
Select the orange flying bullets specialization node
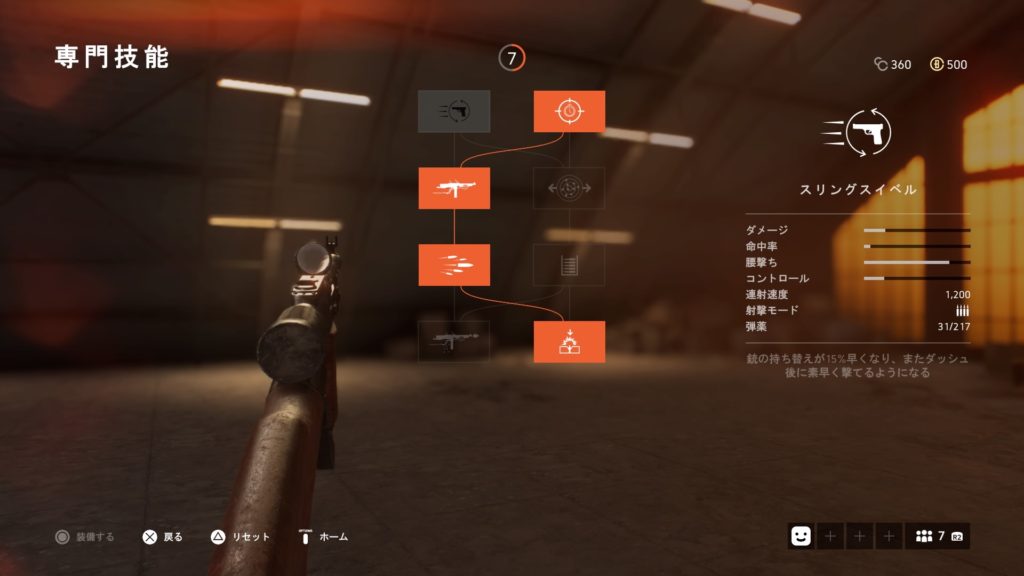[x=454, y=265]
